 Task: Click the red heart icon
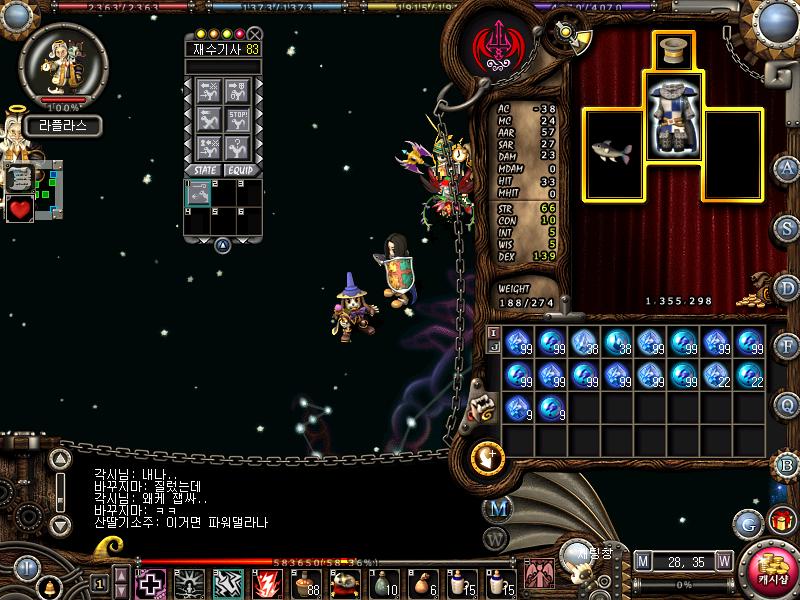pyautogui.click(x=20, y=209)
